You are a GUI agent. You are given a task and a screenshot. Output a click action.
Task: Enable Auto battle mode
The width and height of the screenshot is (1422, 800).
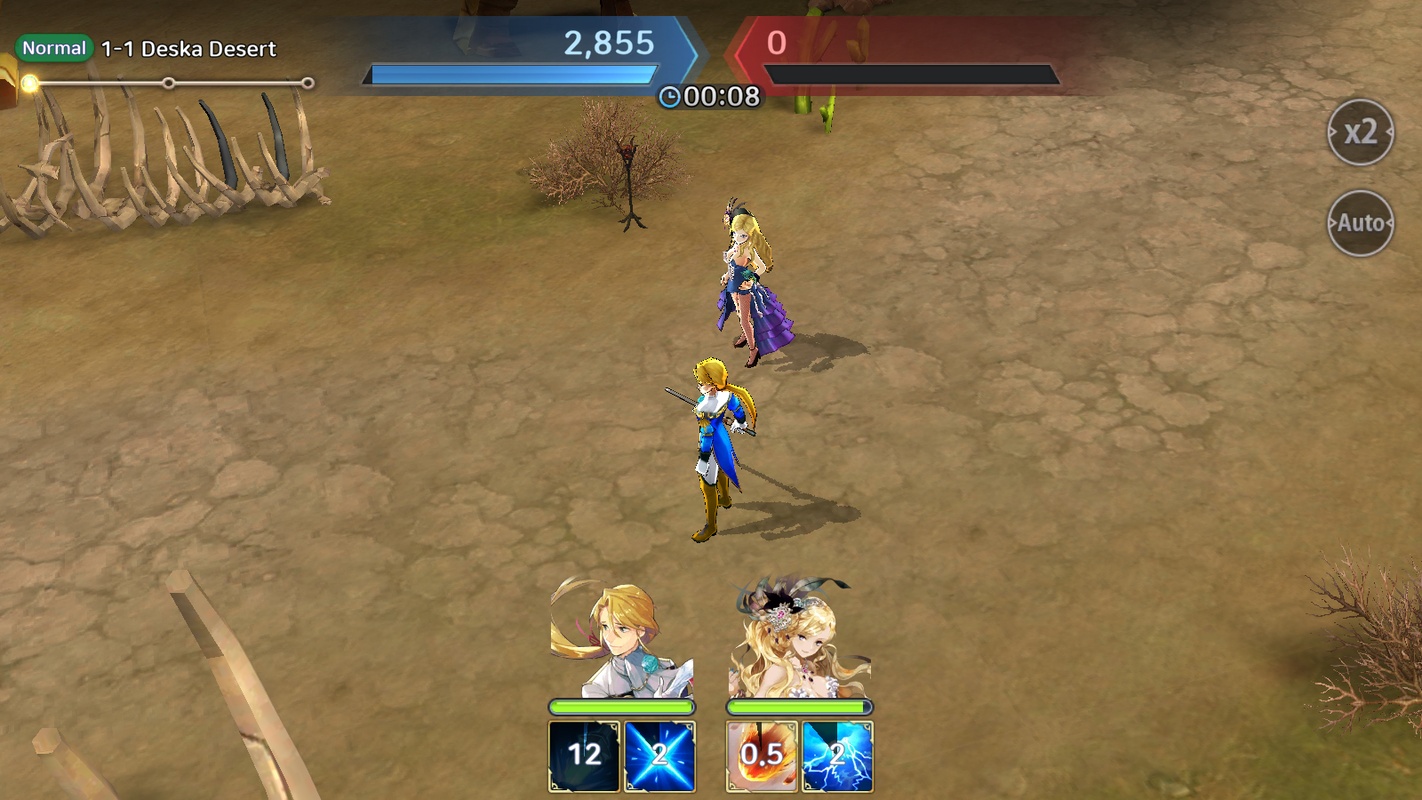tap(1360, 223)
